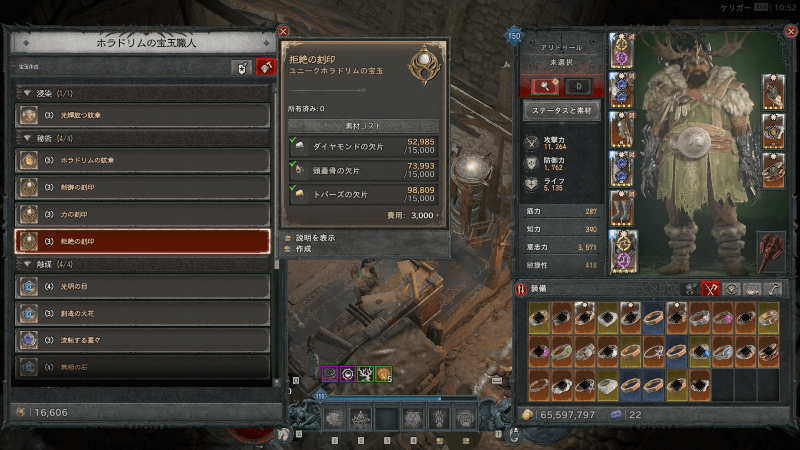
Task: Switch to the socket gem tab beside hammer
Action: [x=241, y=68]
